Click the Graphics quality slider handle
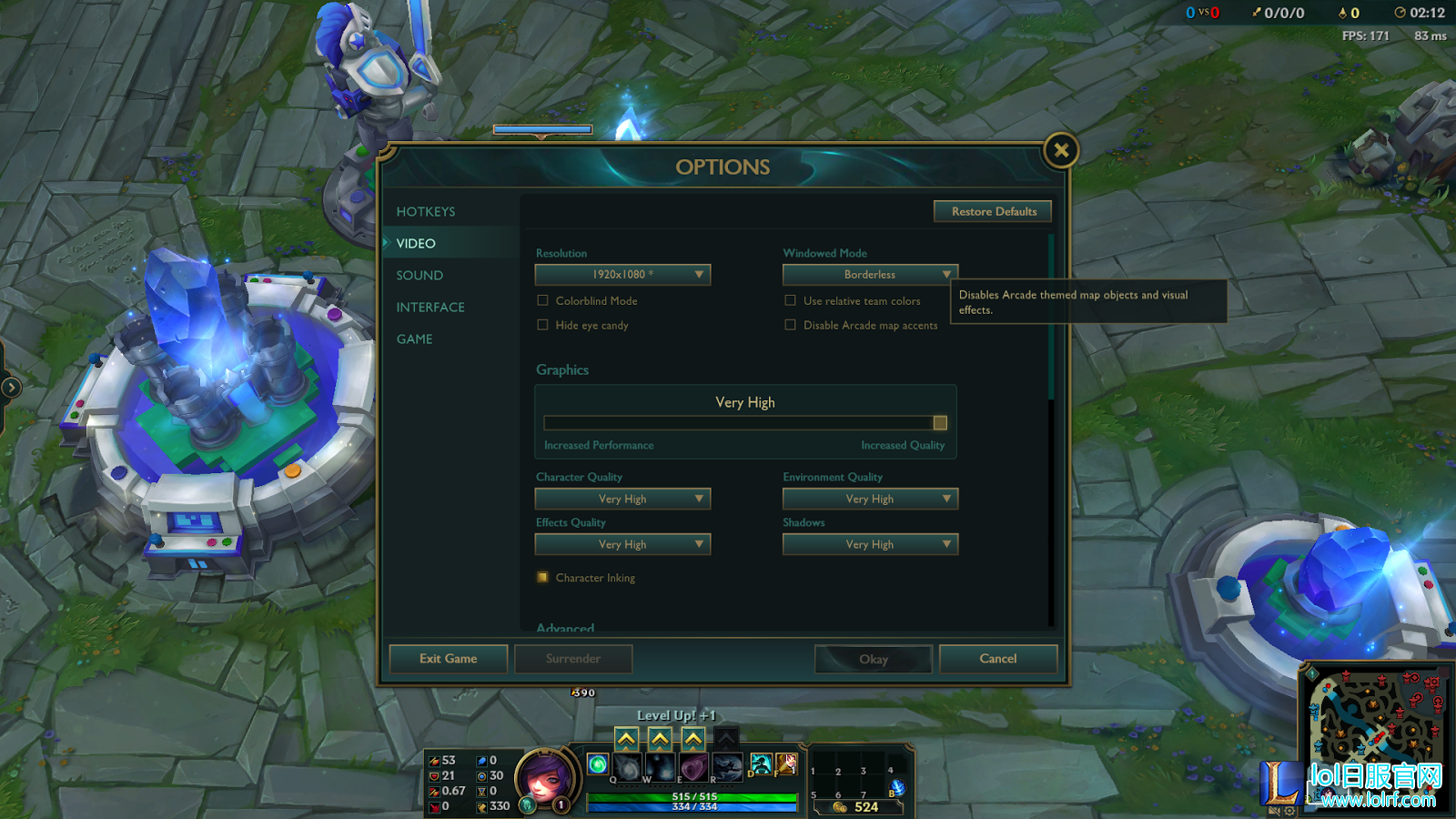Image resolution: width=1456 pixels, height=819 pixels. point(940,423)
